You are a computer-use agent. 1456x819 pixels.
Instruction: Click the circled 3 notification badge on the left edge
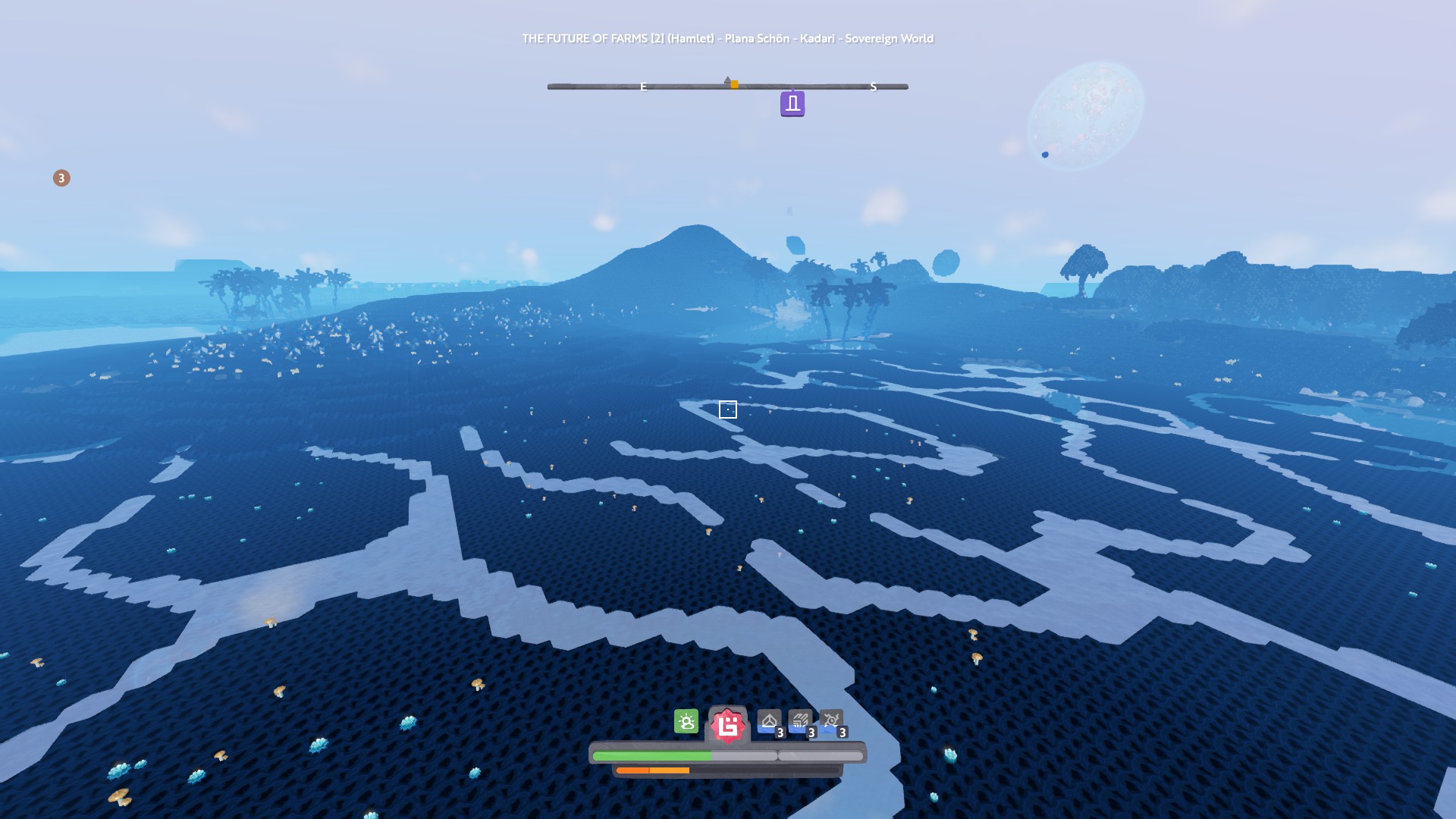pyautogui.click(x=61, y=177)
